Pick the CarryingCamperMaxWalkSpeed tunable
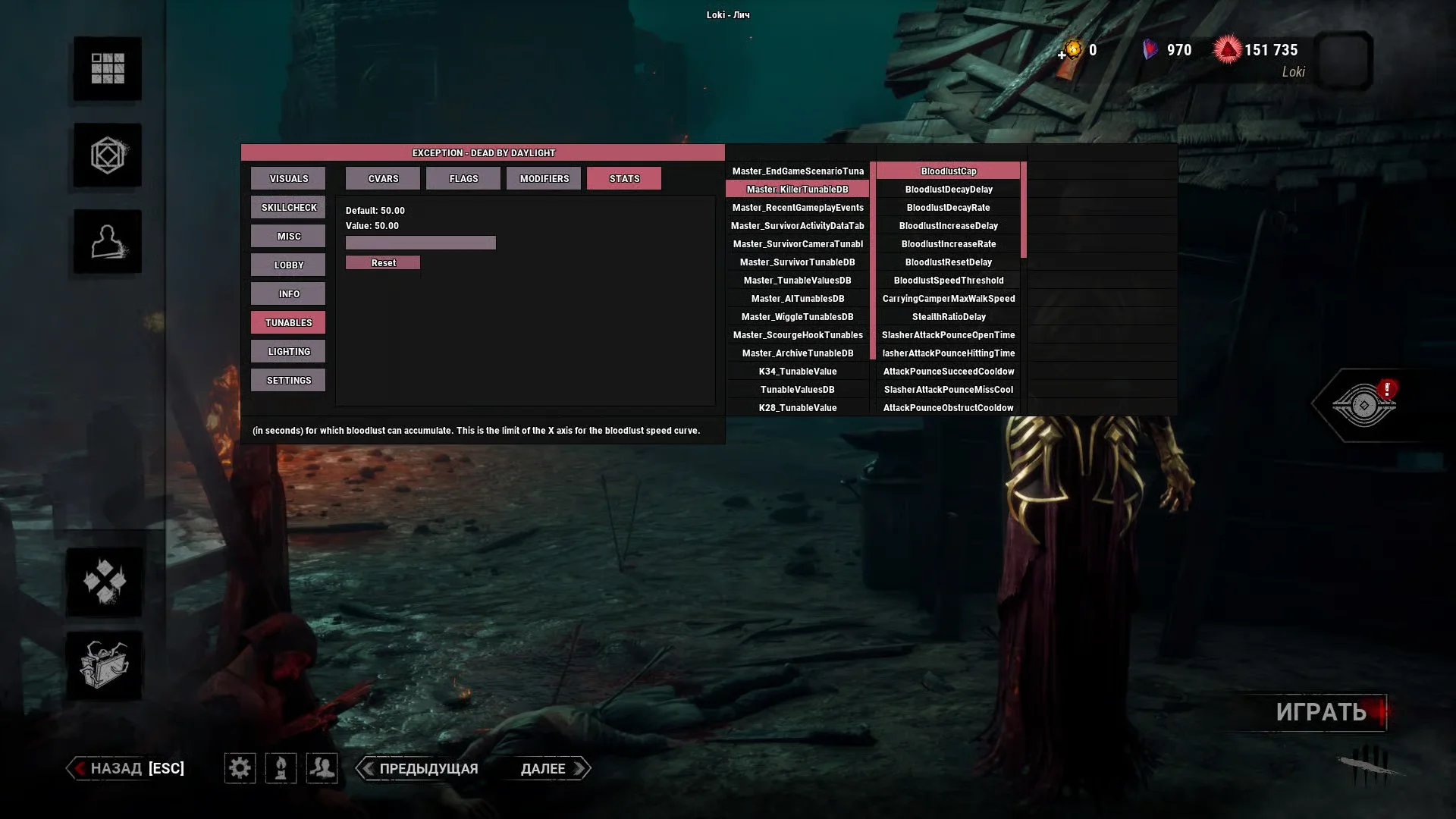1456x819 pixels. pyautogui.click(x=948, y=299)
